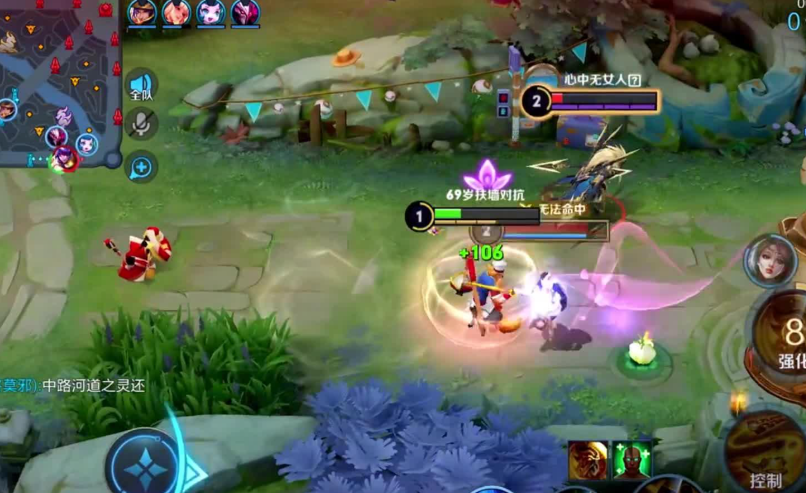Select the second teammate portrait

point(176,12)
